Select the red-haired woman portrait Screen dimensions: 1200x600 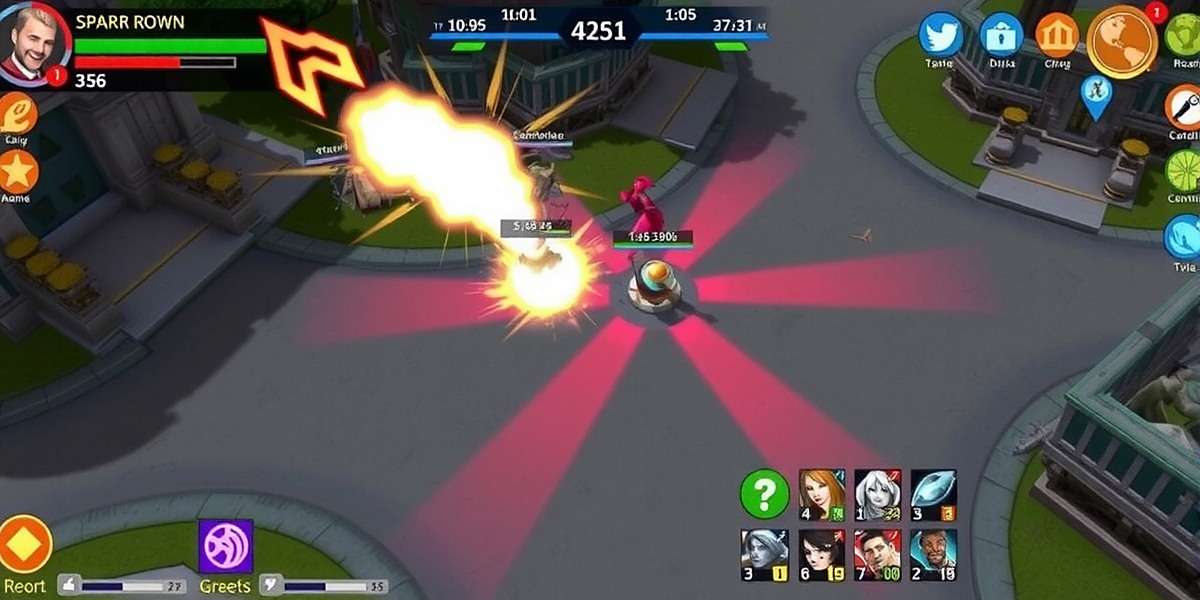point(822,495)
